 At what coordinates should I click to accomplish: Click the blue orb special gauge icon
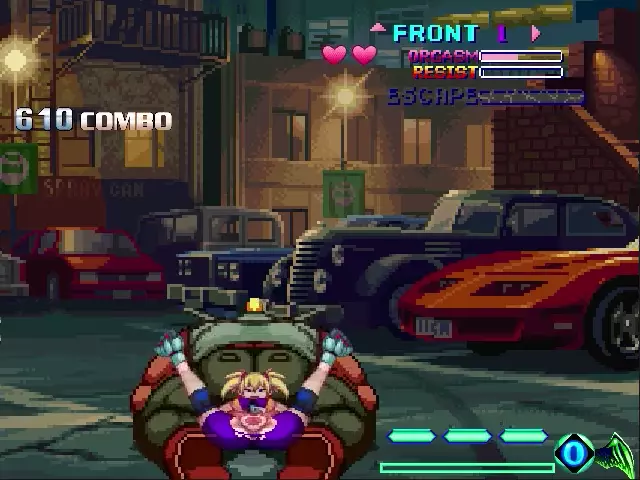[x=574, y=454]
